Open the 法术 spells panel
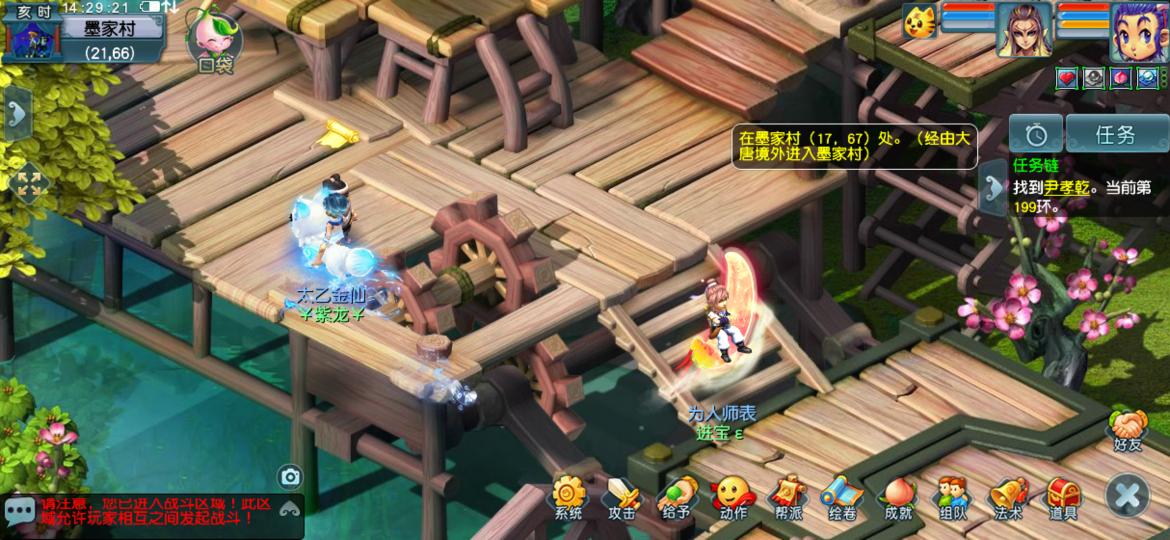The width and height of the screenshot is (1170, 540). click(1008, 496)
